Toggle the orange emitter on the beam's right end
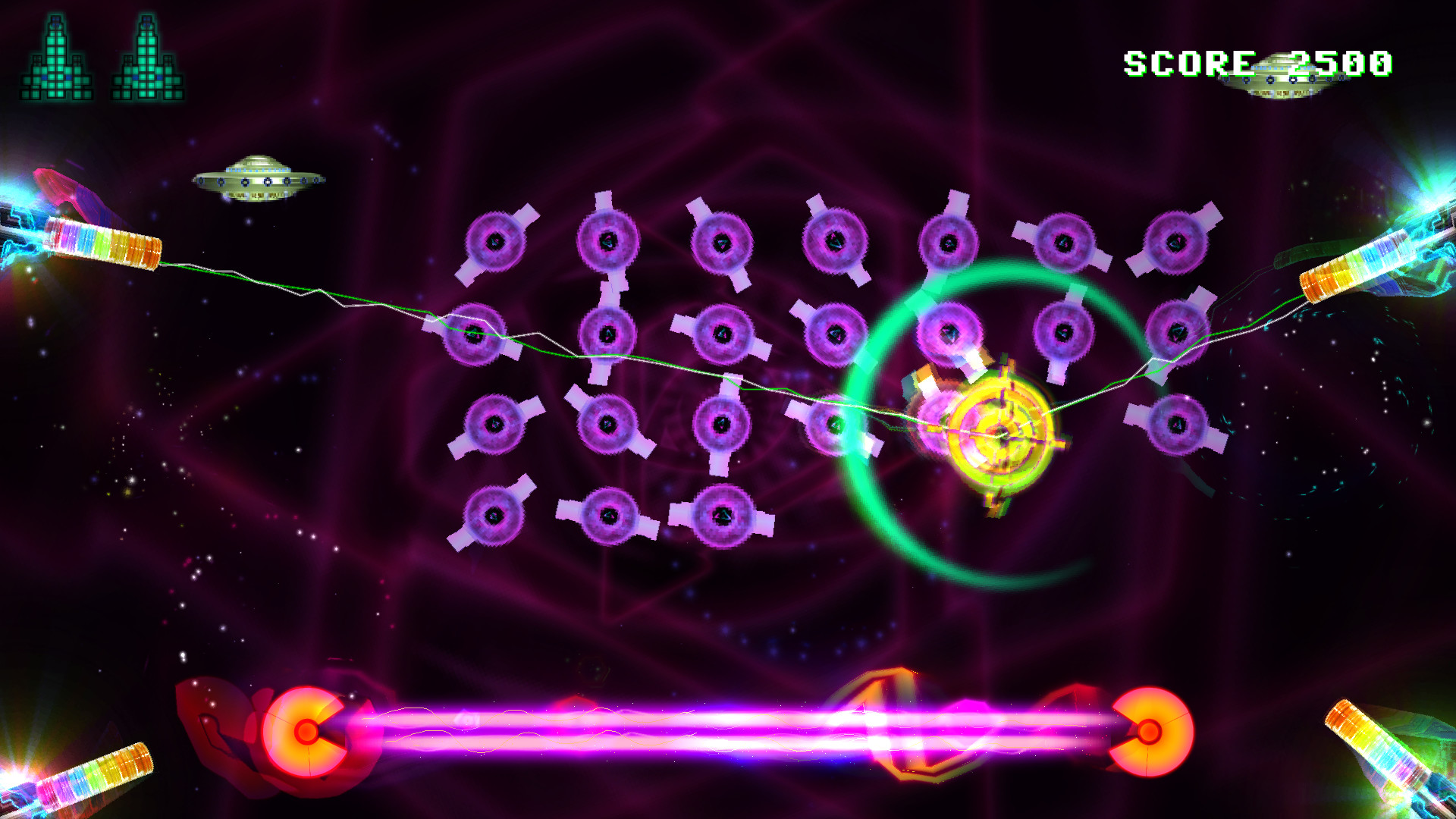The width and height of the screenshot is (1456, 819). click(x=1150, y=733)
